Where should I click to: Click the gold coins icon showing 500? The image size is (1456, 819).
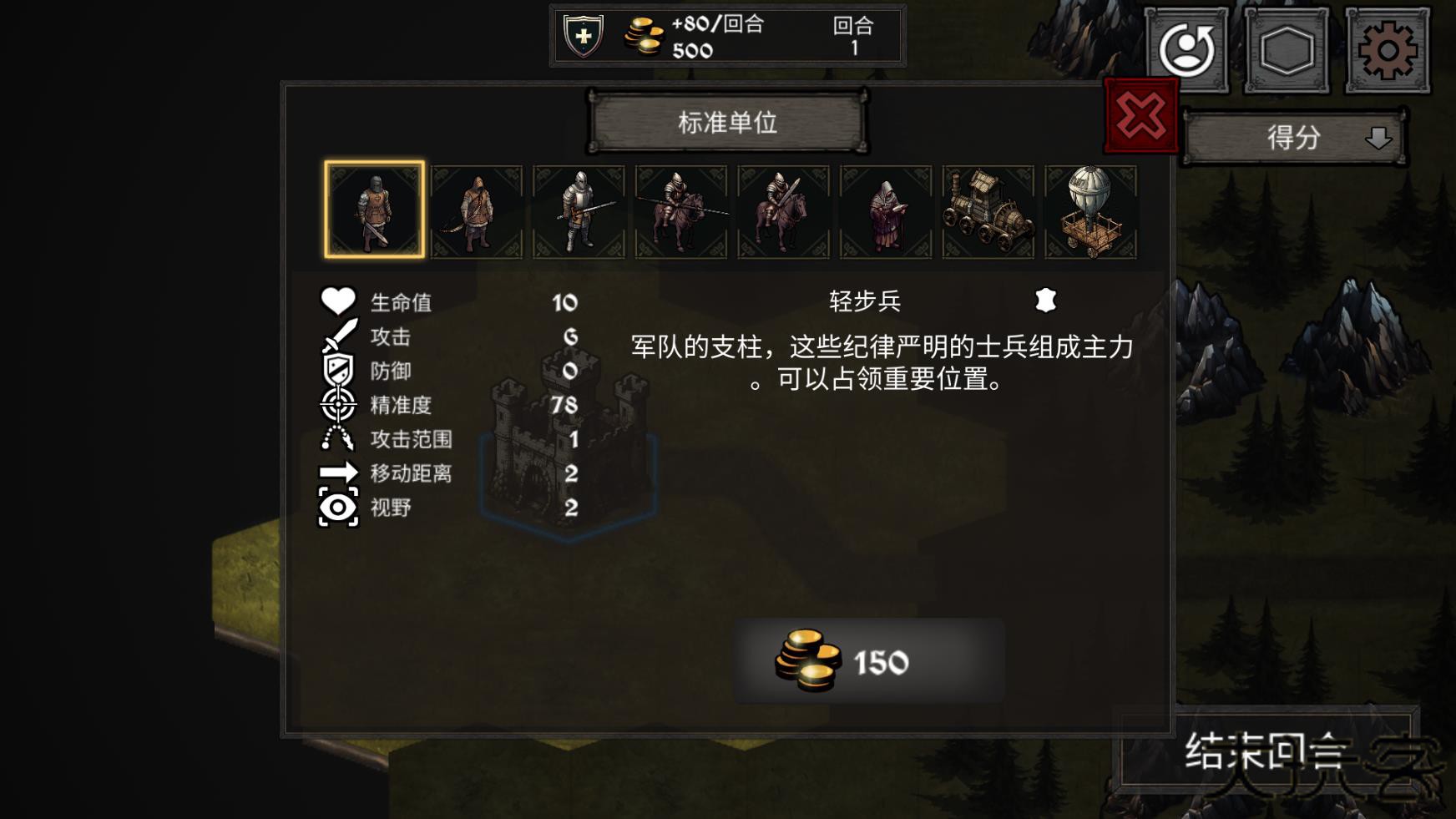click(641, 35)
